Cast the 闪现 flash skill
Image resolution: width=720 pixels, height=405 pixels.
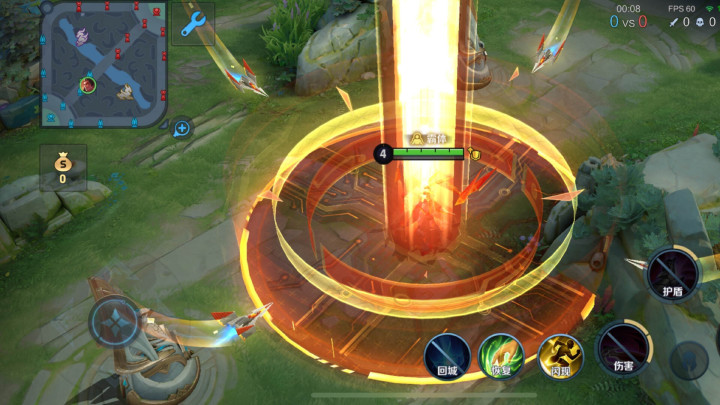point(561,356)
